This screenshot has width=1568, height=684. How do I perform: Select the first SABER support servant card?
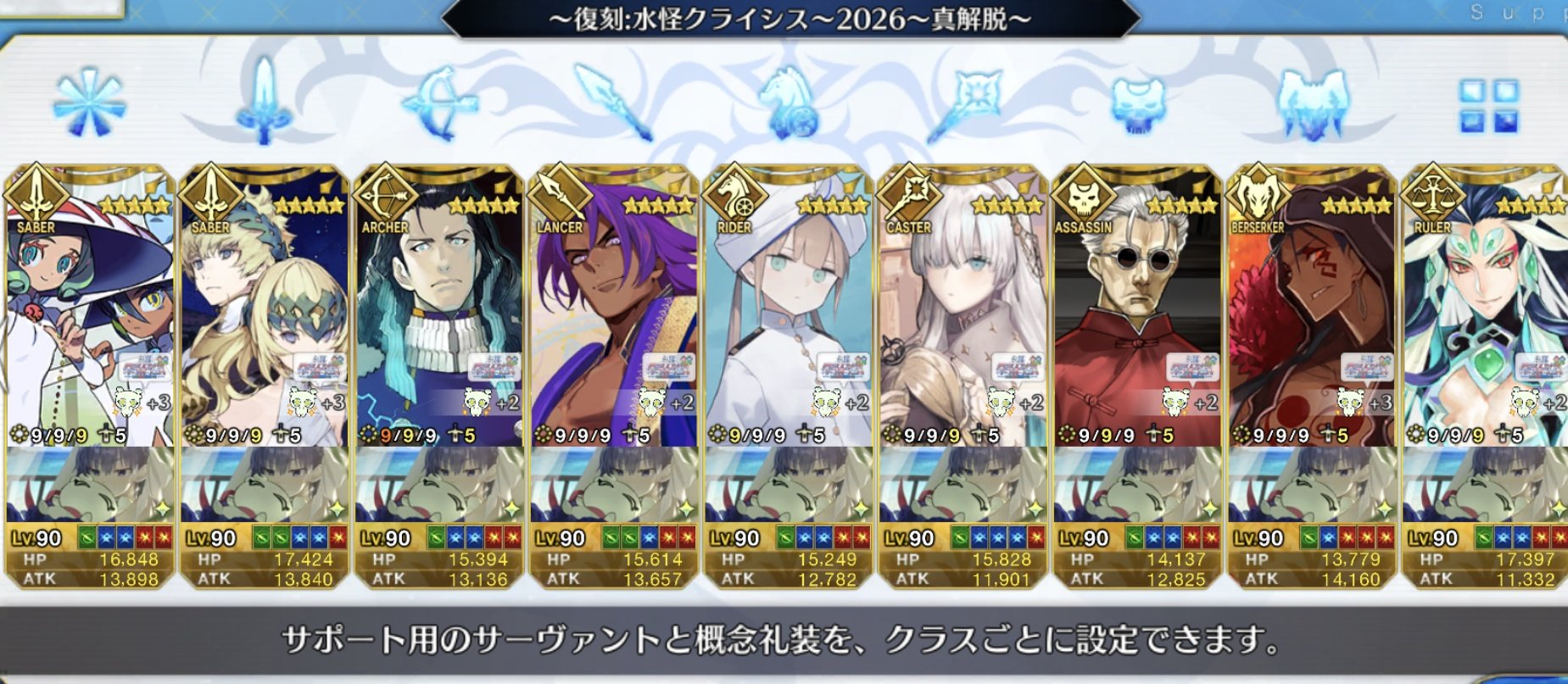click(x=89, y=314)
